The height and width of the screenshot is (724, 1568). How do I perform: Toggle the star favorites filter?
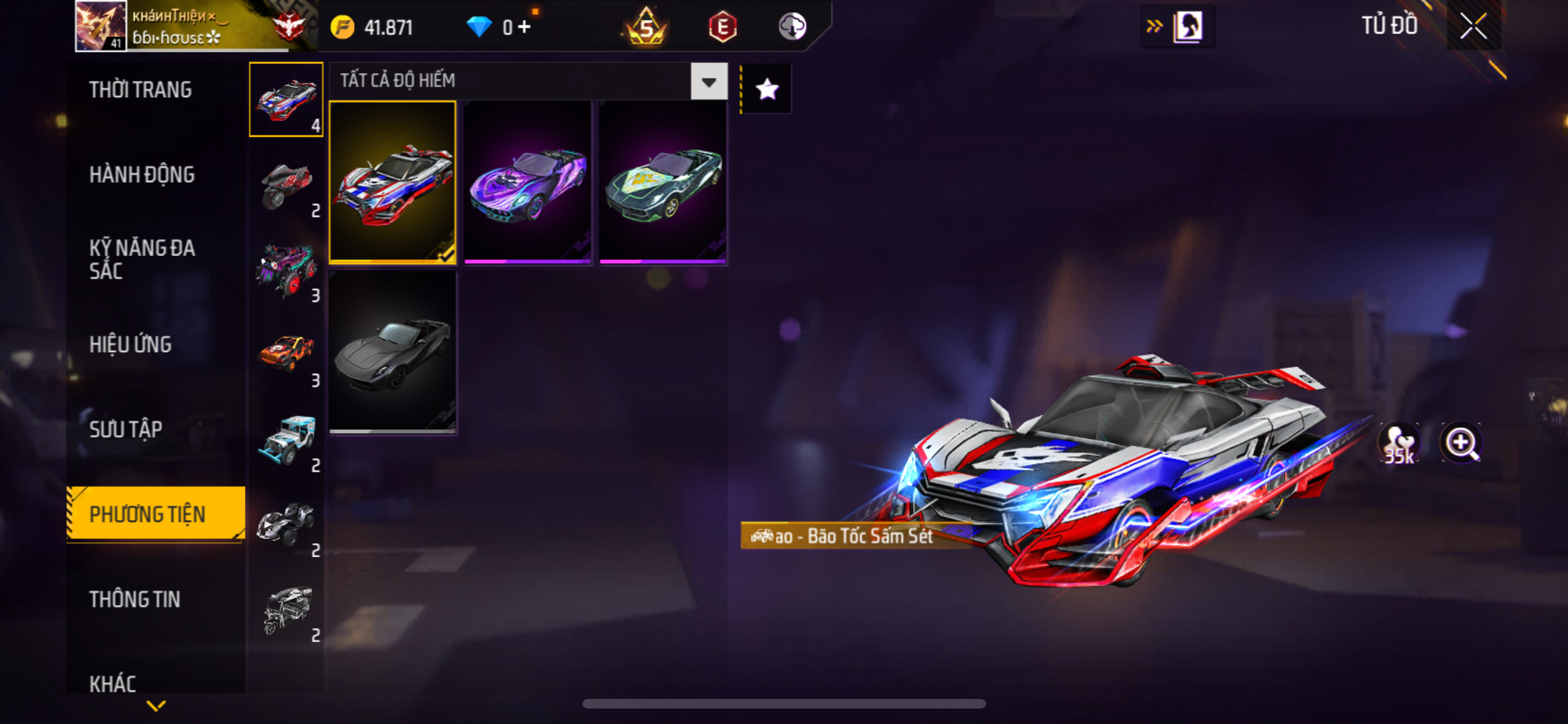(767, 89)
